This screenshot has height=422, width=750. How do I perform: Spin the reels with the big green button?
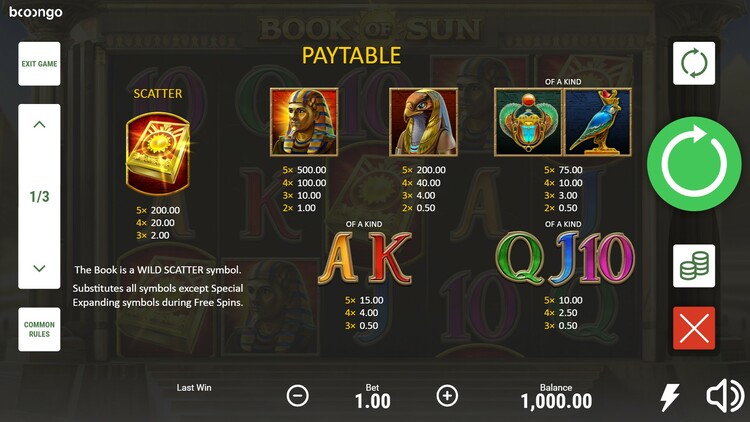point(693,163)
